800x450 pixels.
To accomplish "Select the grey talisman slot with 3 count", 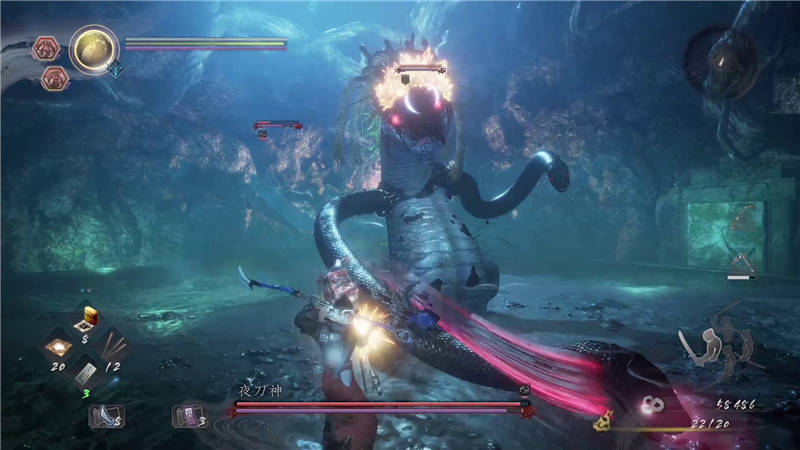I will click(x=84, y=374).
